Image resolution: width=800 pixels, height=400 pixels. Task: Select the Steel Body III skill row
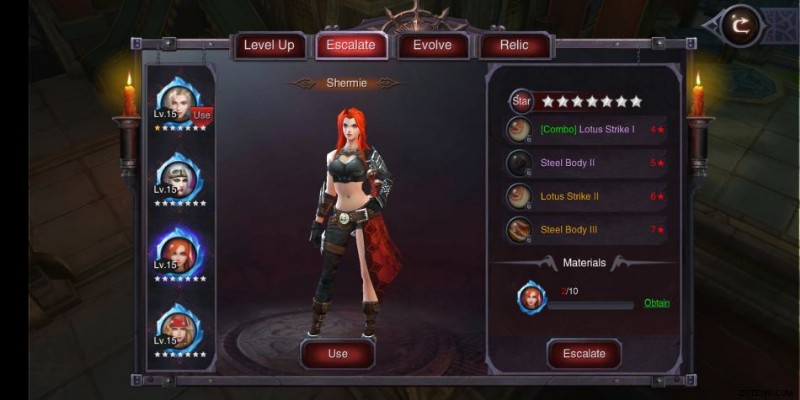coord(585,229)
